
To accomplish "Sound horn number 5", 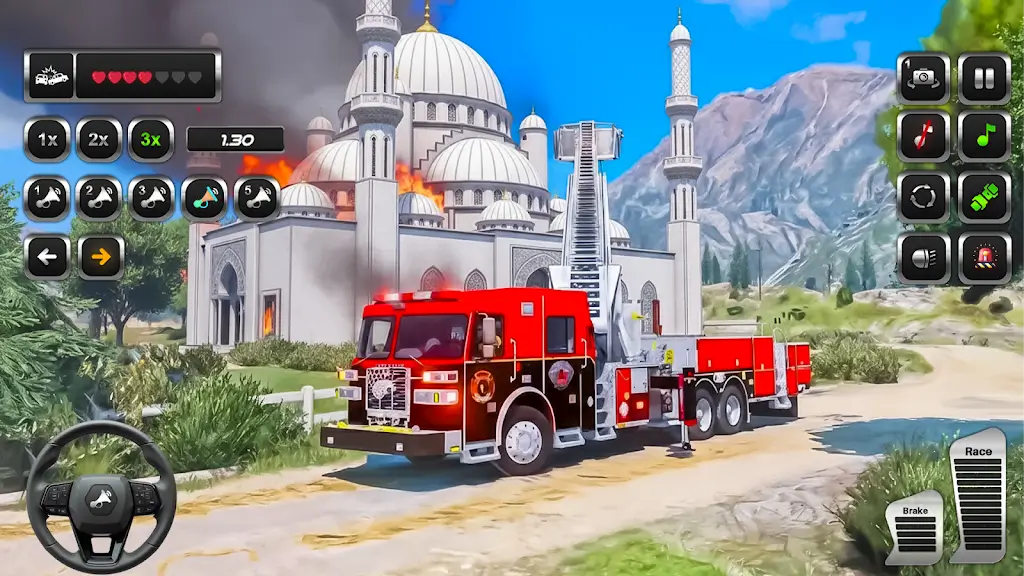I will pos(257,198).
